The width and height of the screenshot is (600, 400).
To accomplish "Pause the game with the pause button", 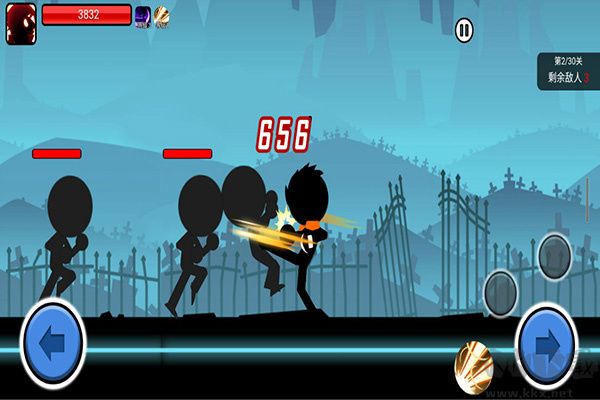I will pos(464,30).
